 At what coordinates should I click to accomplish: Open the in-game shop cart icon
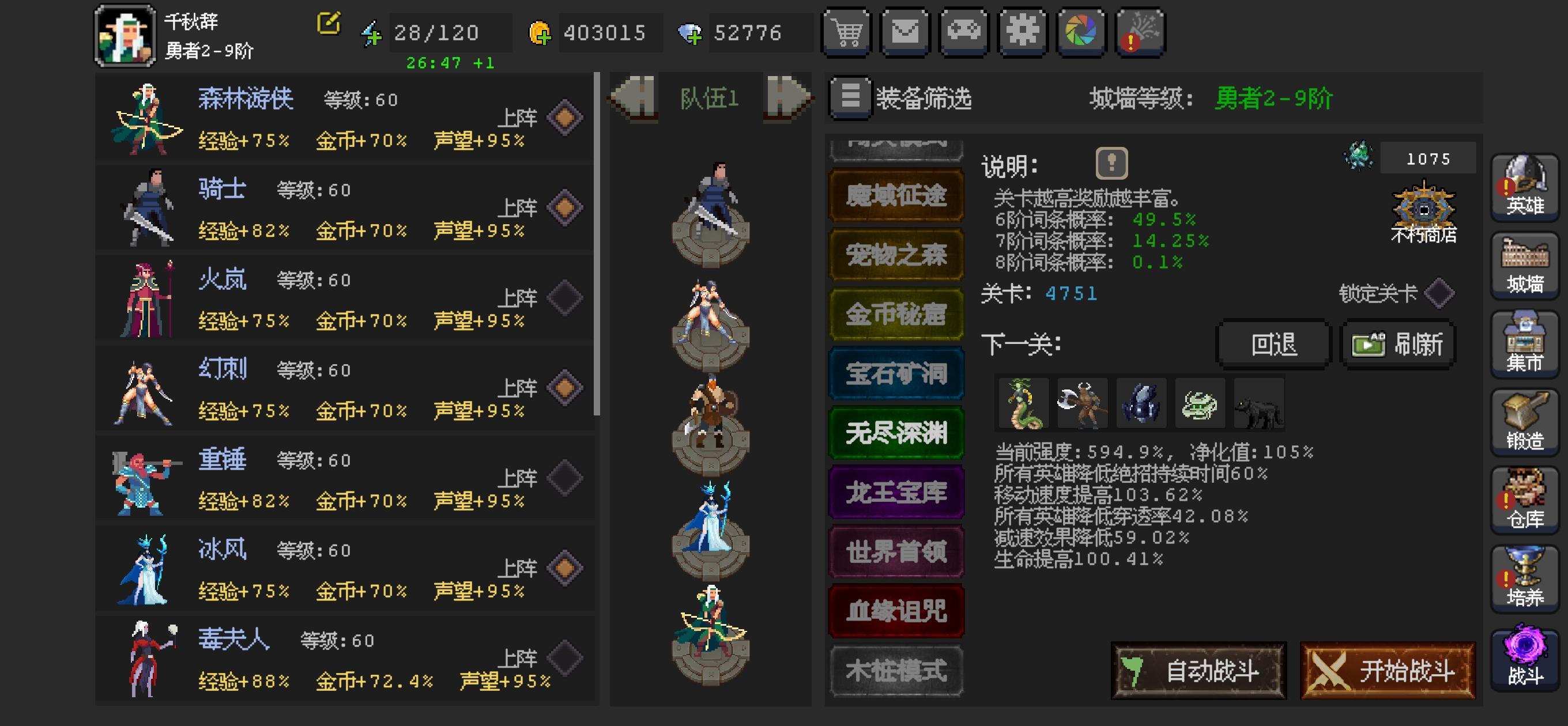[847, 32]
